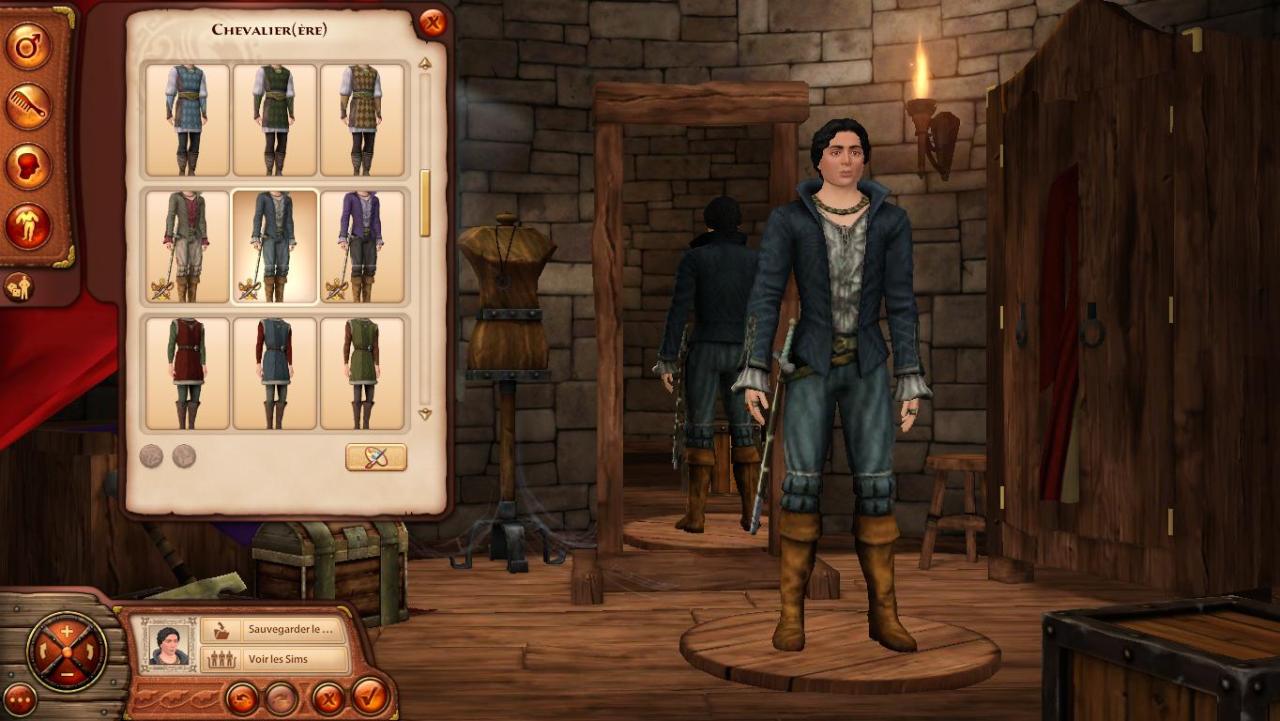Open the paint palette customization button

(x=376, y=457)
